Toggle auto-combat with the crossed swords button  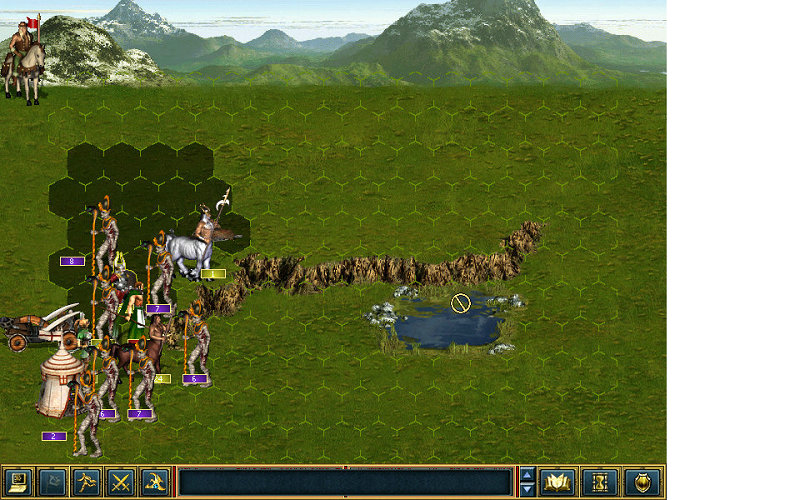(121, 483)
